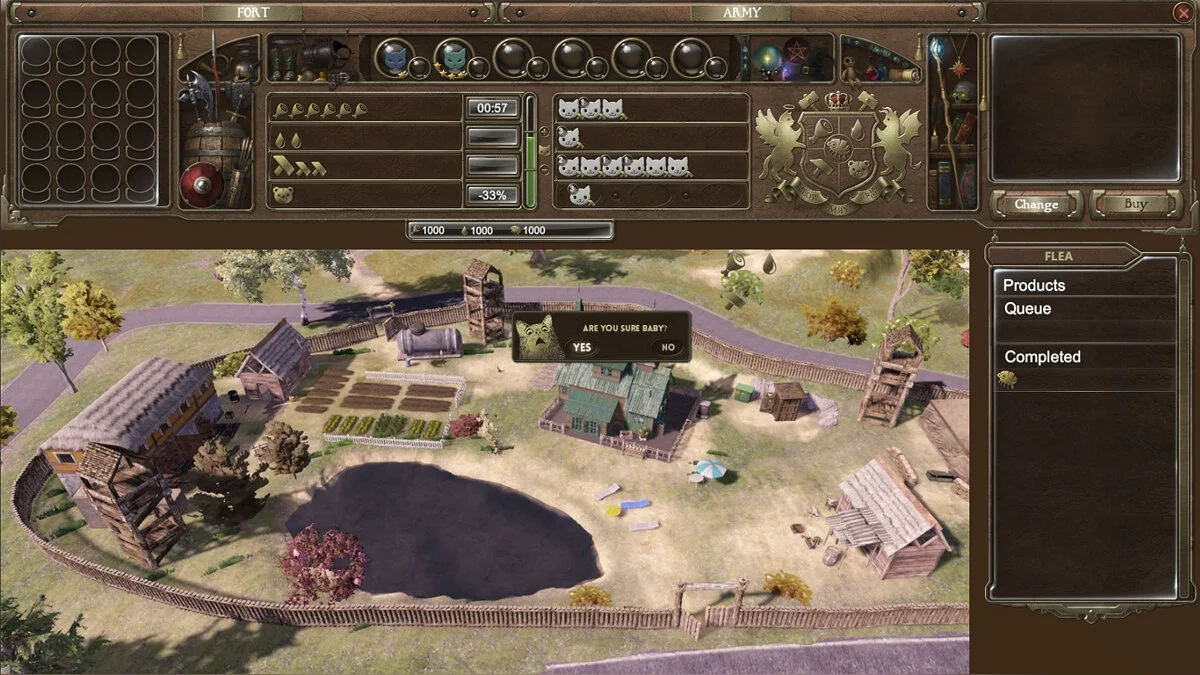Decline by choosing NO
The width and height of the screenshot is (1200, 675).
coord(668,347)
